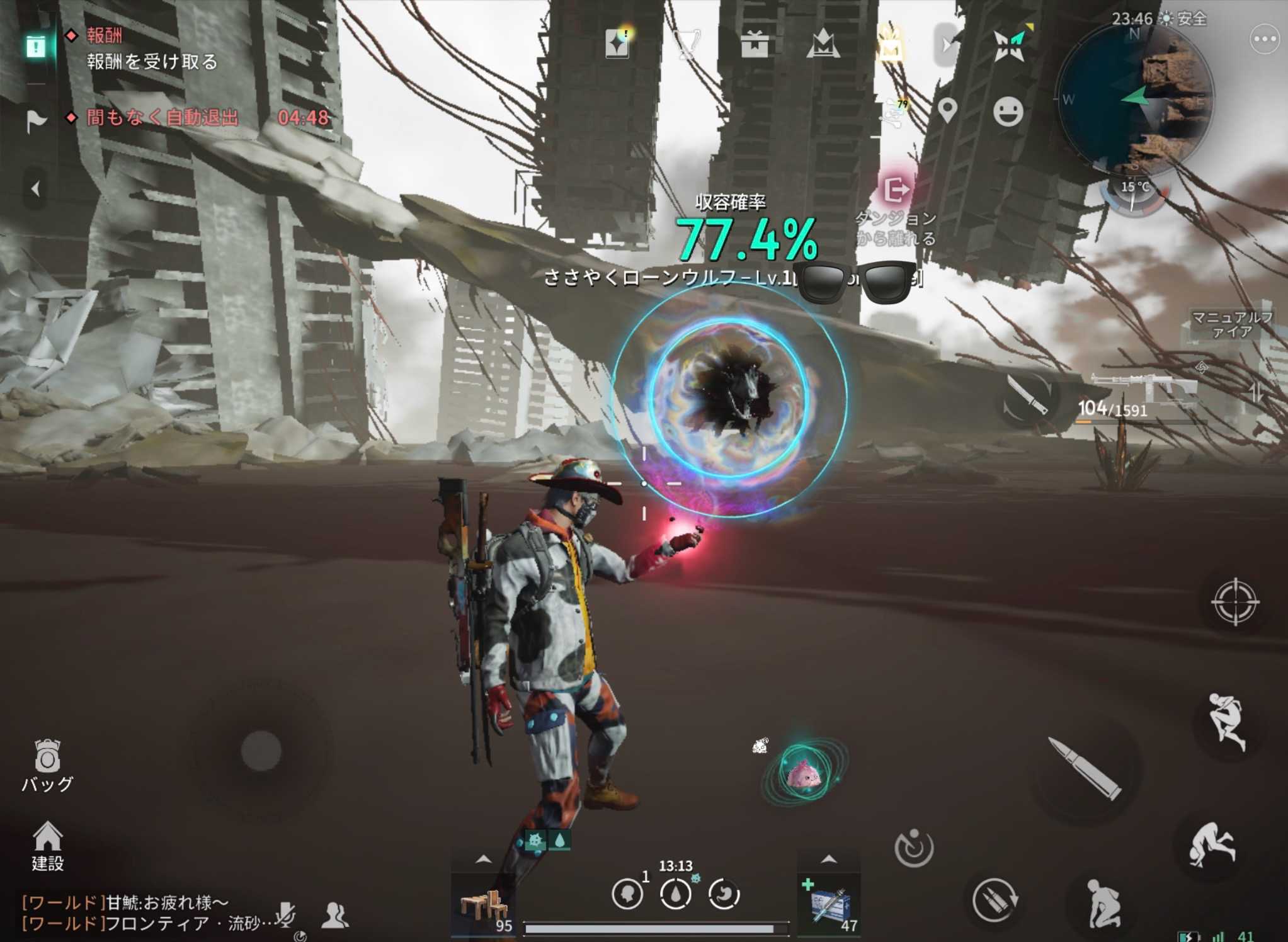
Task: Open the emoji face emote menu
Action: [1008, 112]
